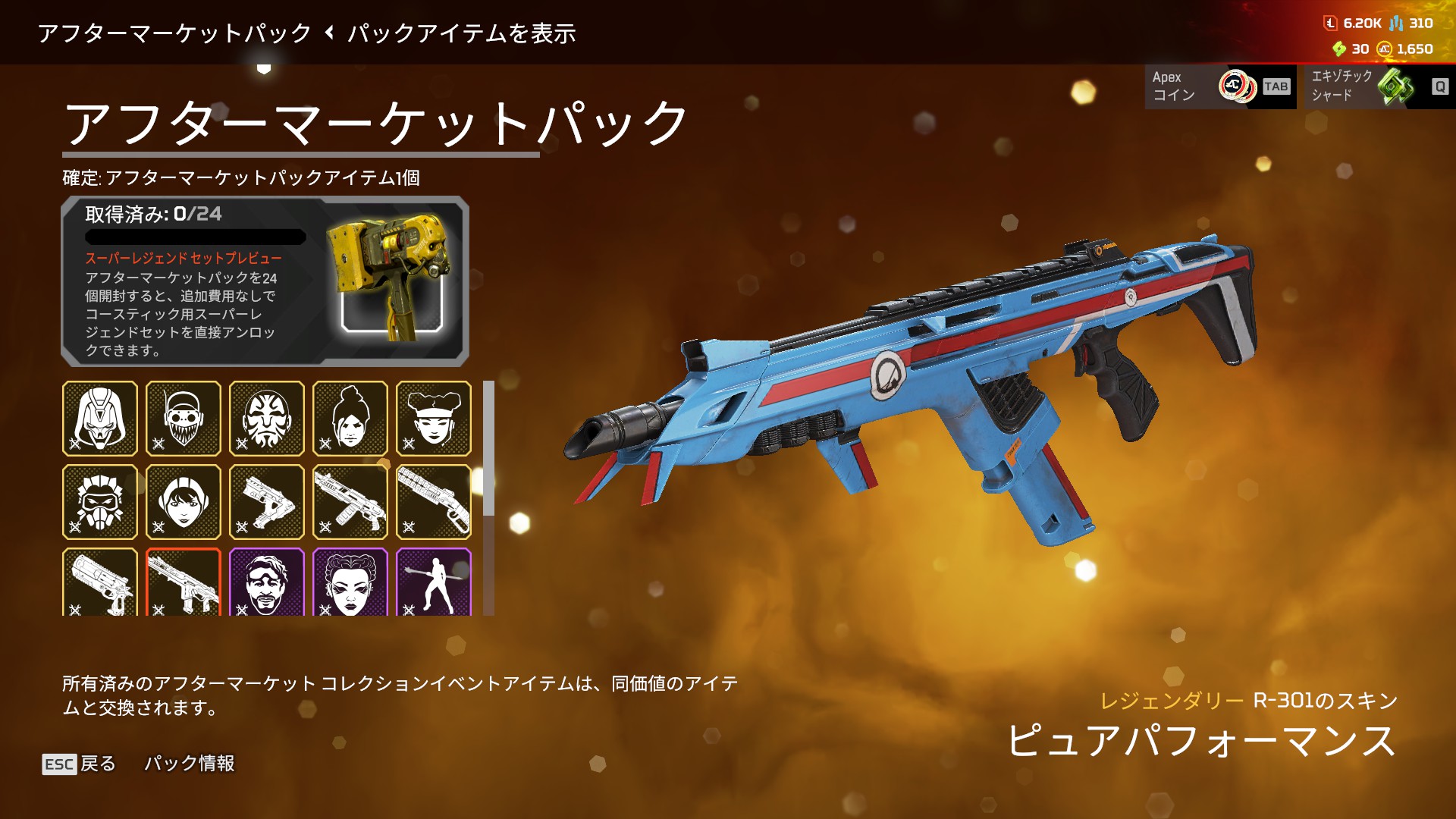This screenshot has width=1456, height=819.
Task: Select the spear-pose silhouette tile
Action: click(434, 582)
